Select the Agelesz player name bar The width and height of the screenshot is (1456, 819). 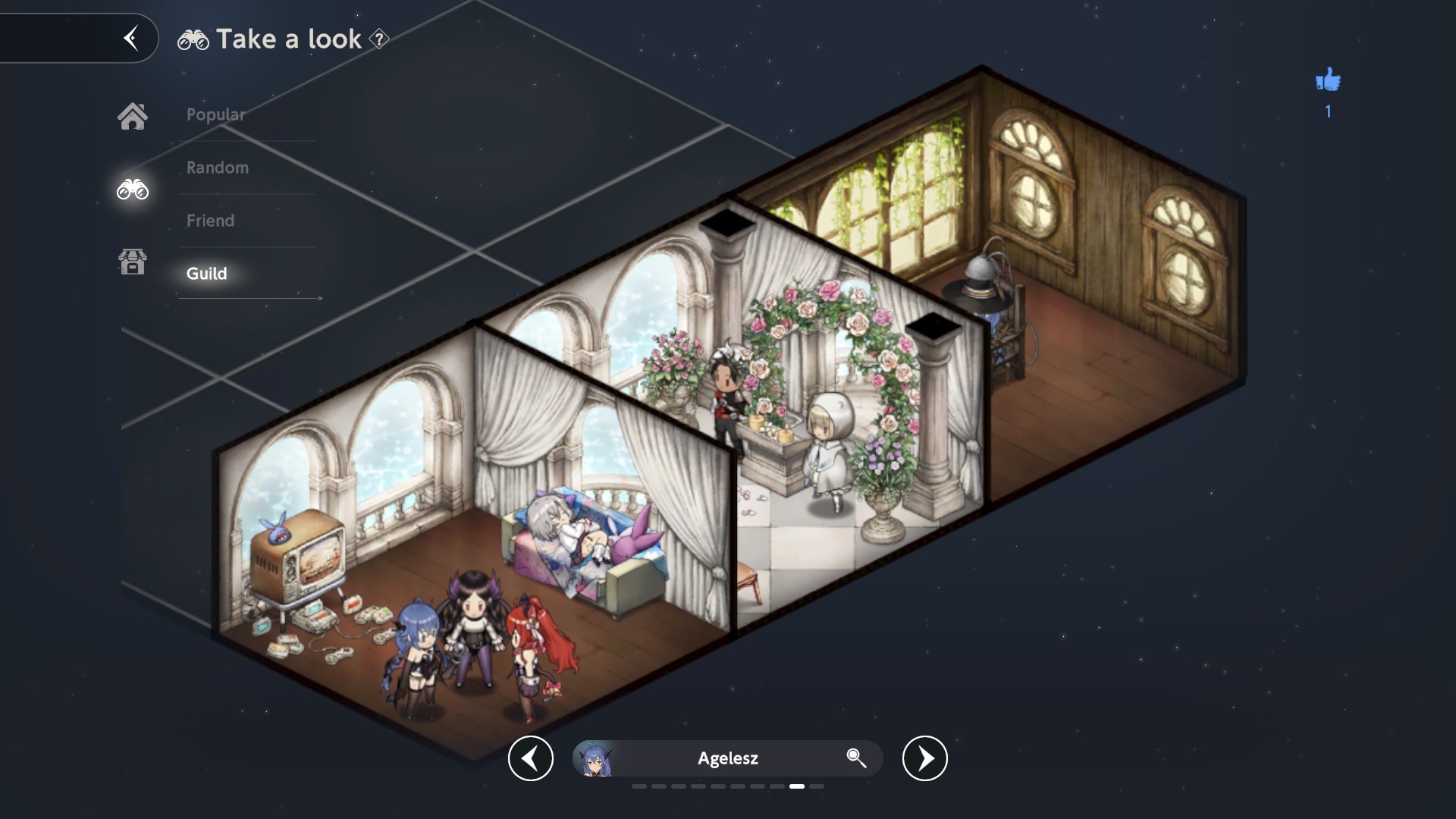(x=727, y=758)
